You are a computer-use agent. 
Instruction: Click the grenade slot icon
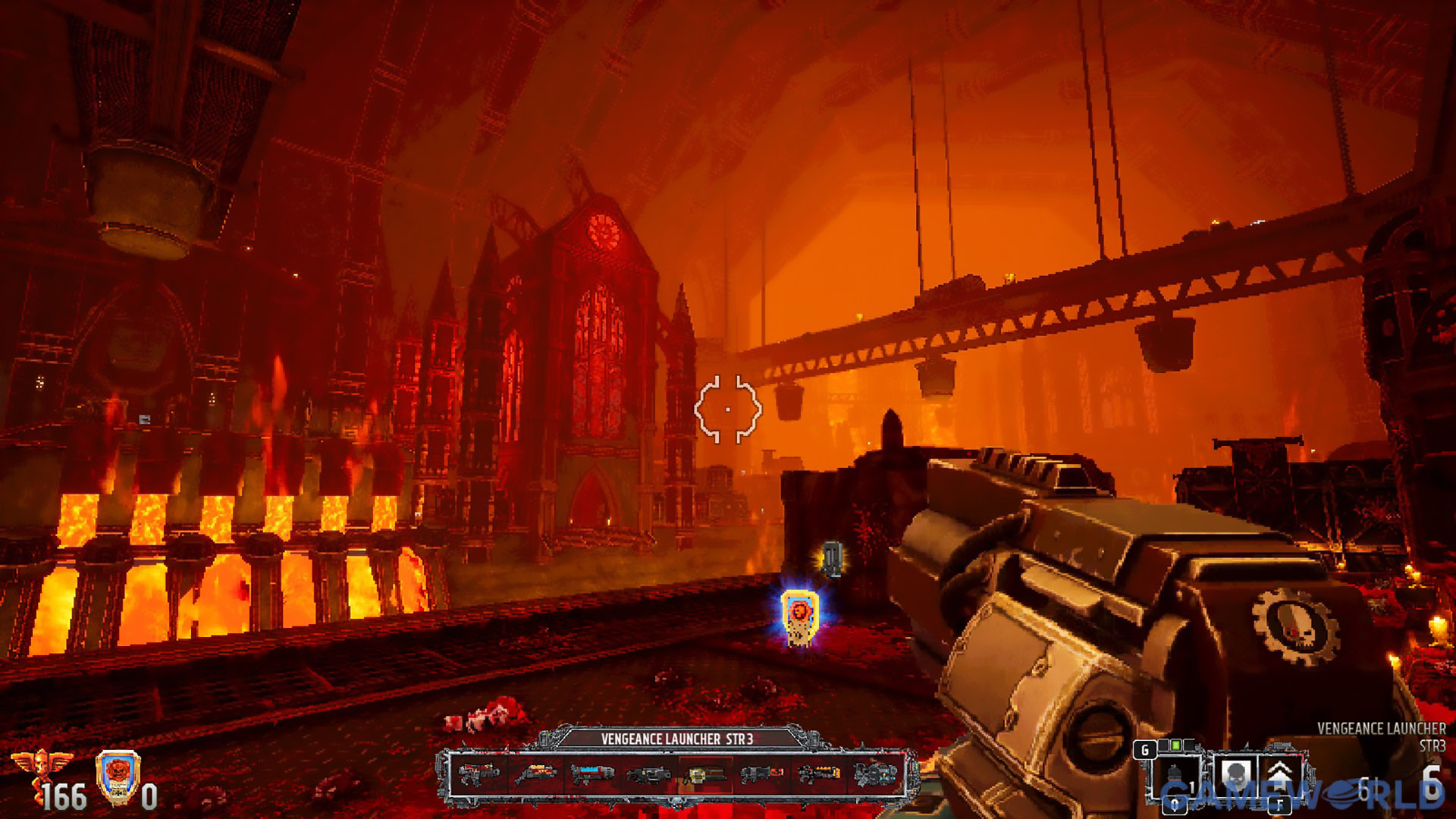point(1175,777)
